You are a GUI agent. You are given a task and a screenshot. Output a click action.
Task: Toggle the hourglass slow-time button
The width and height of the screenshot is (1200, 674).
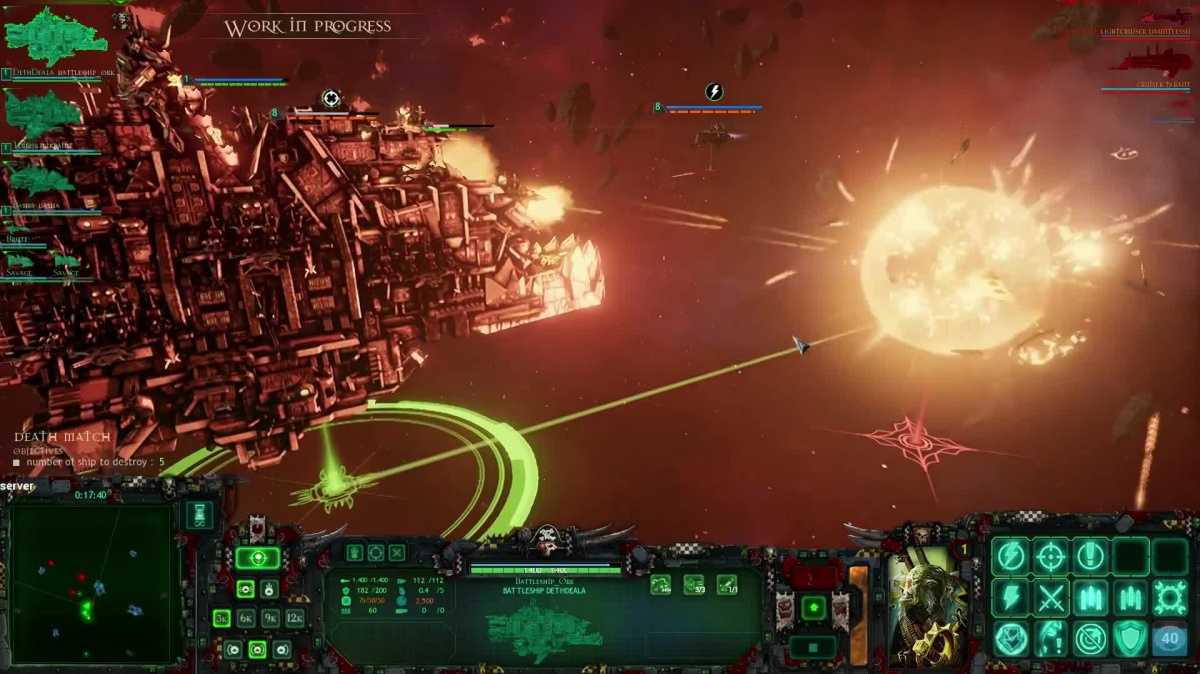(x=199, y=515)
